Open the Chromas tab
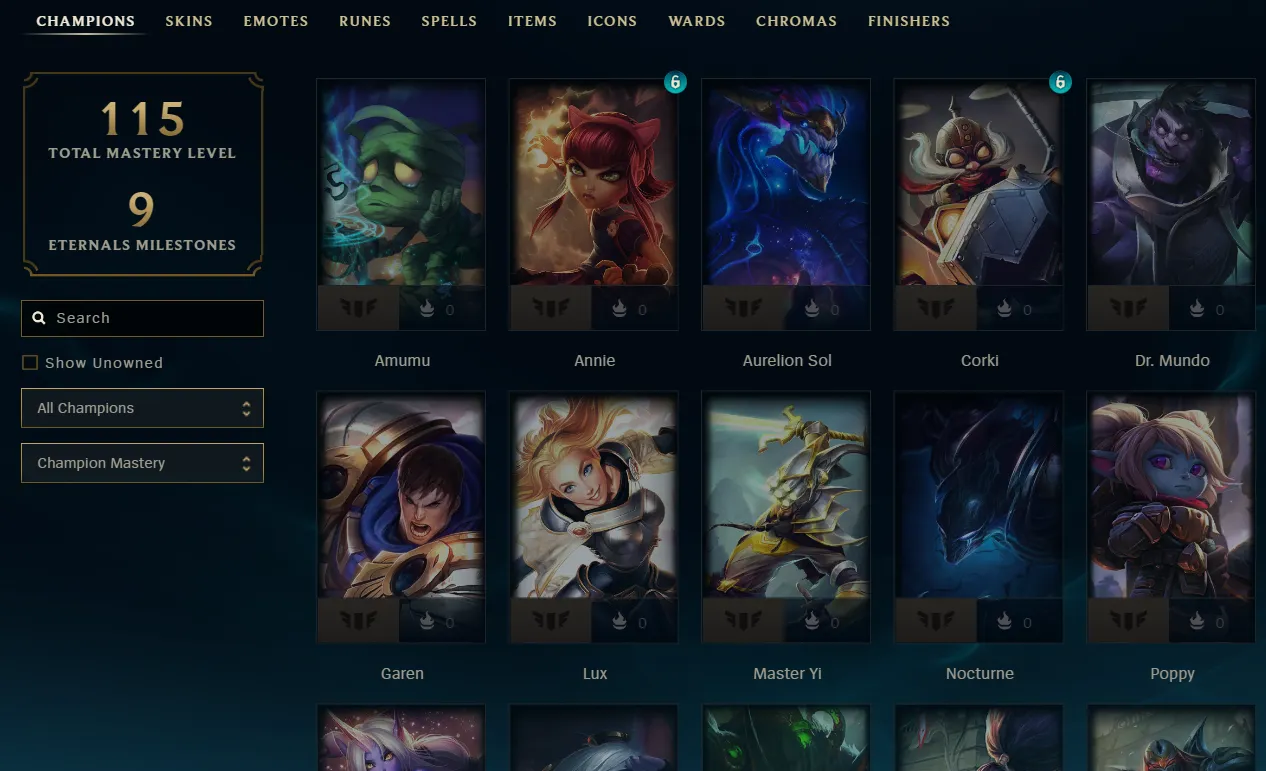This screenshot has width=1266, height=771. [x=796, y=21]
